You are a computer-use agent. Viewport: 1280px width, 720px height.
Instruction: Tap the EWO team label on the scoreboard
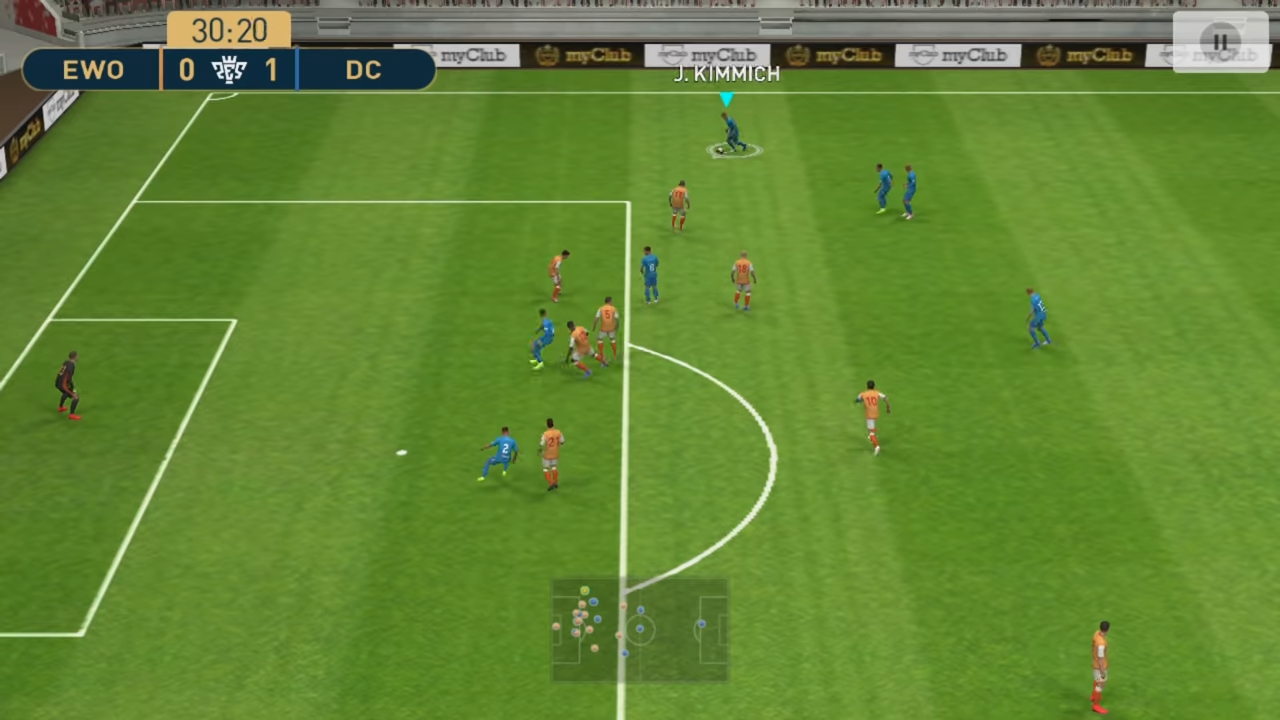coord(93,70)
